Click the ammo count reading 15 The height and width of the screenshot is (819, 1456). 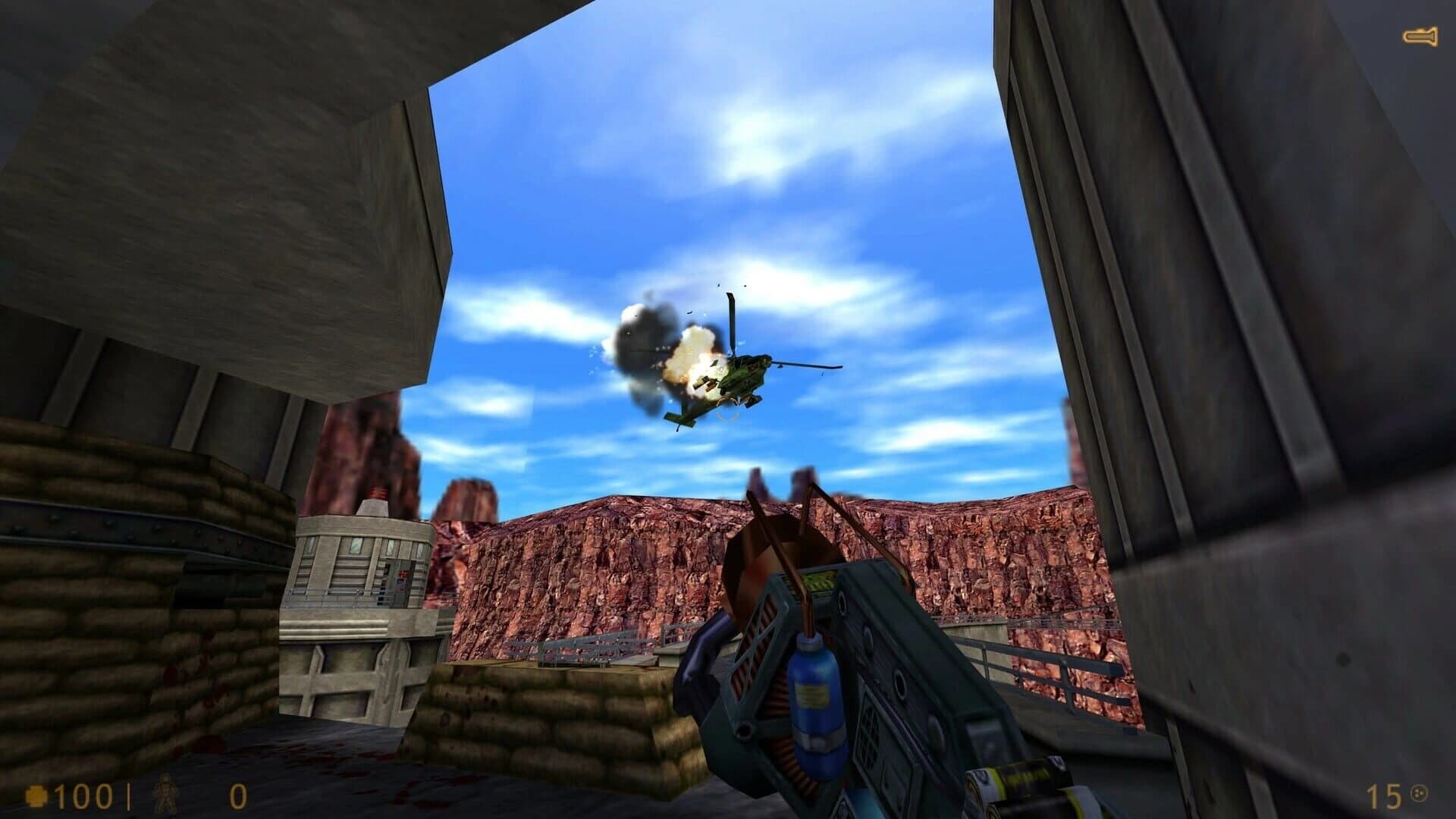1383,796
